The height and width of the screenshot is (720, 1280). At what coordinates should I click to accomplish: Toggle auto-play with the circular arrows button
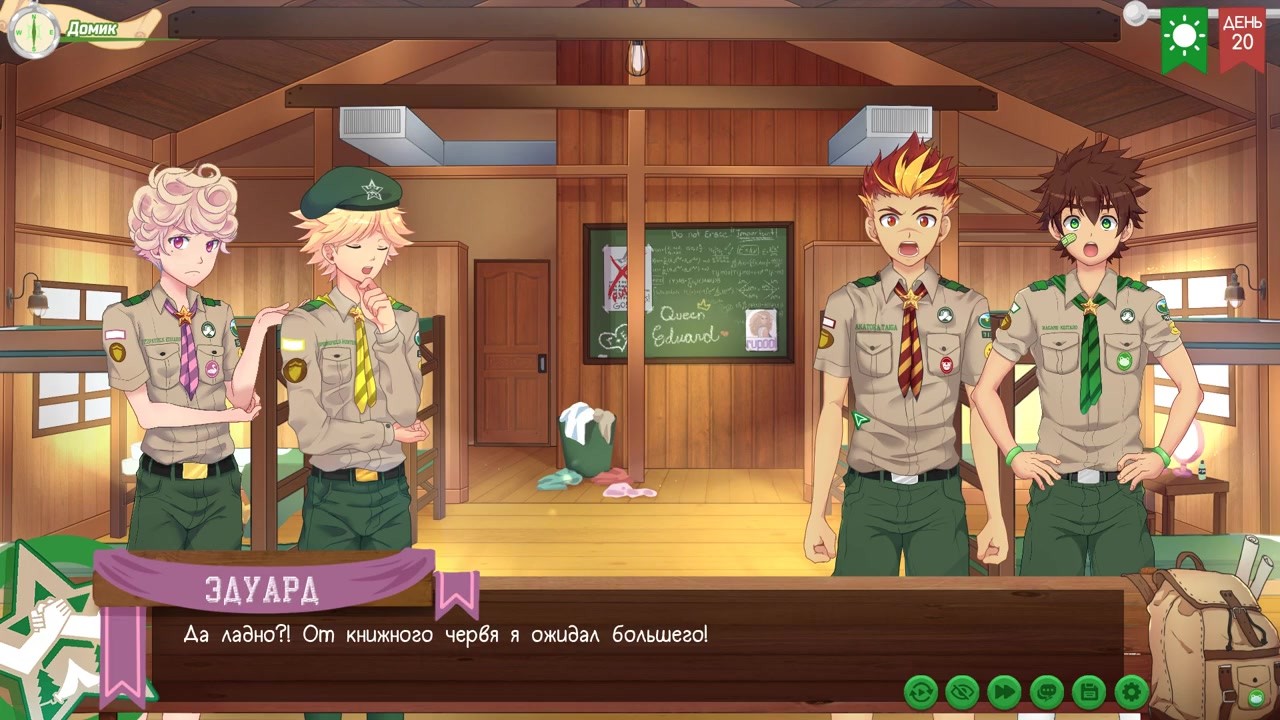tap(920, 691)
